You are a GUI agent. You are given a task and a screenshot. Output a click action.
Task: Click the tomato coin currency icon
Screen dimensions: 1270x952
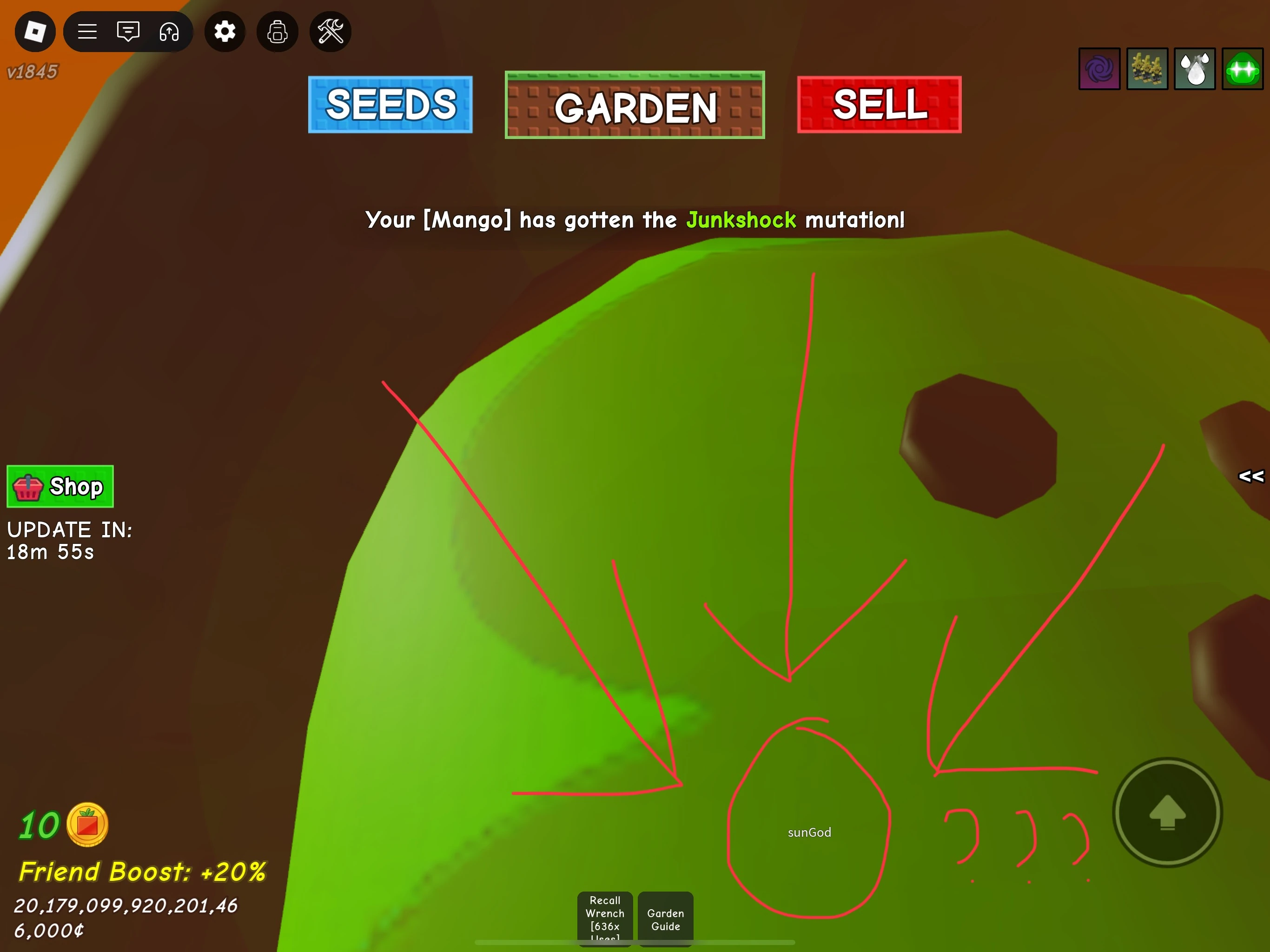click(87, 824)
